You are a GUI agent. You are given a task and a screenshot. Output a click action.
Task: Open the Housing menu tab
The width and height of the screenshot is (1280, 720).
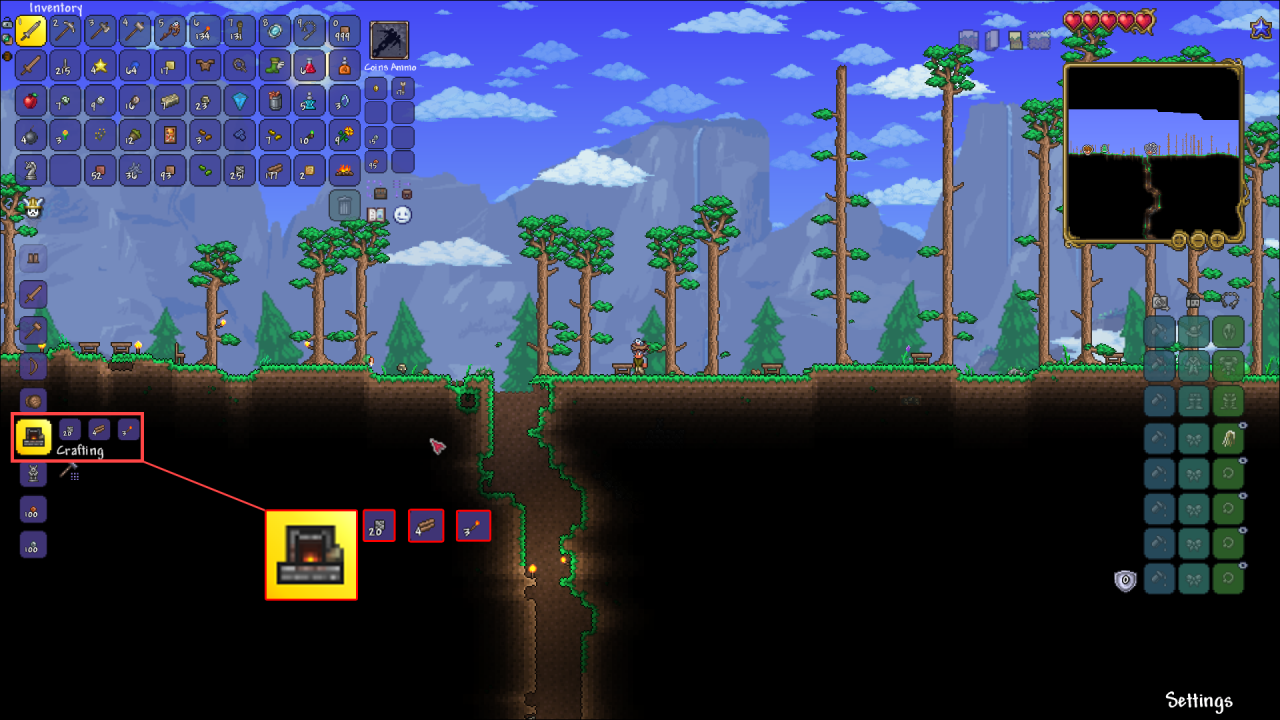coord(1193,301)
